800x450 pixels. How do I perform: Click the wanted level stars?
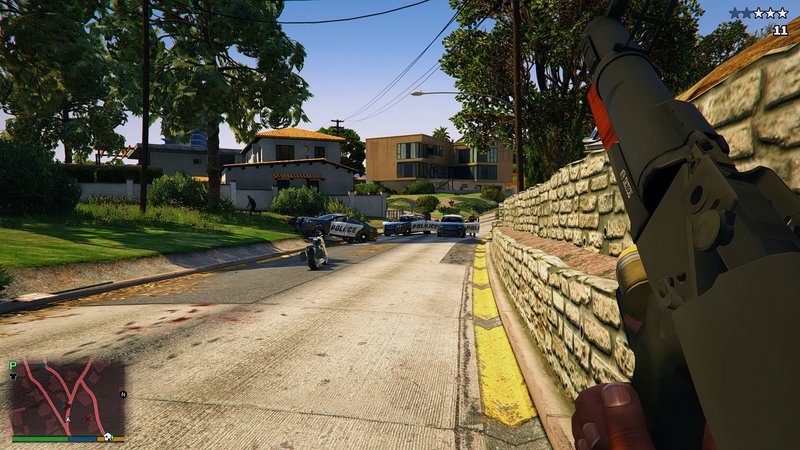click(759, 13)
